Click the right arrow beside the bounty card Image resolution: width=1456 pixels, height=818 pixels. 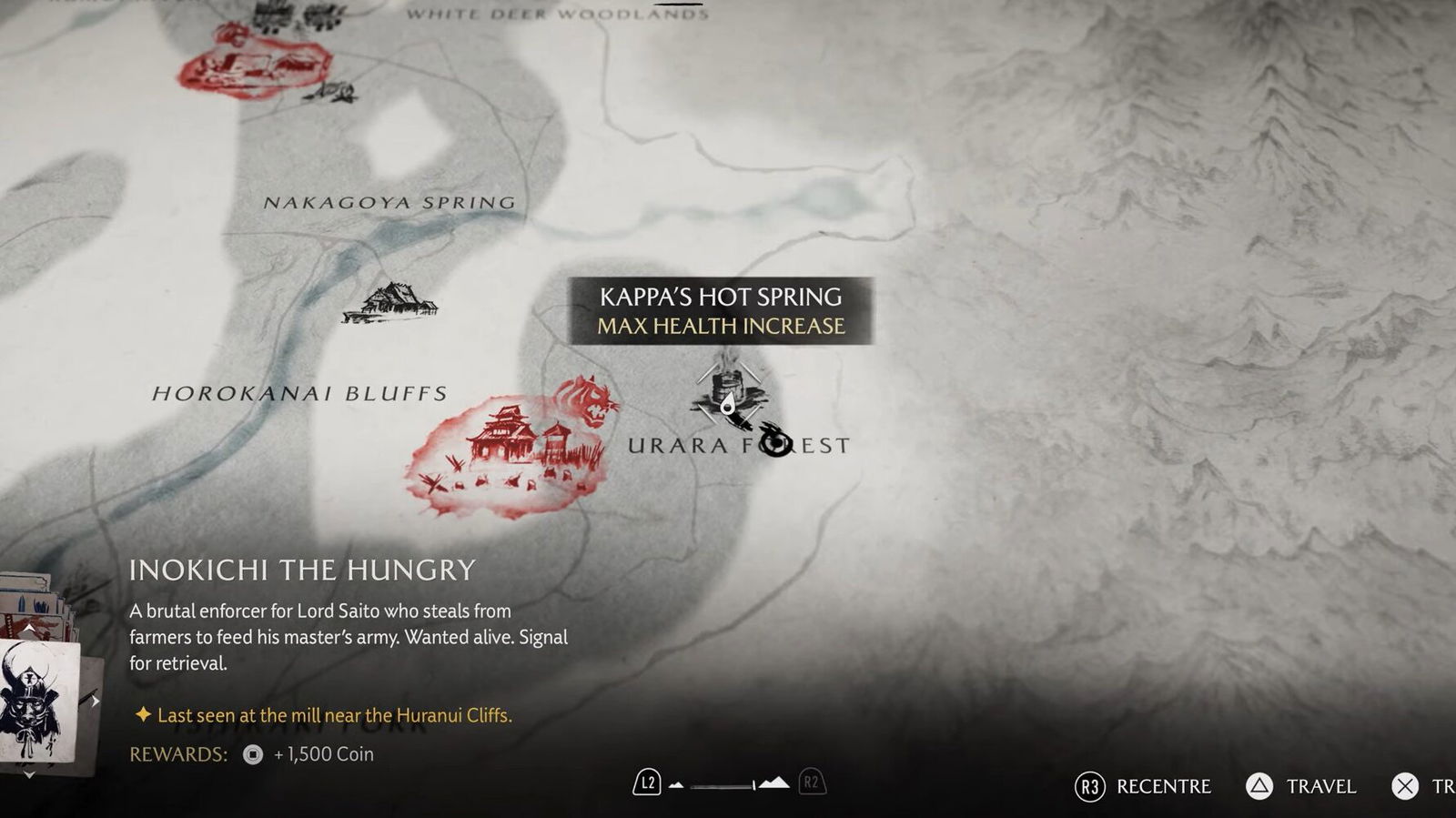tap(95, 701)
